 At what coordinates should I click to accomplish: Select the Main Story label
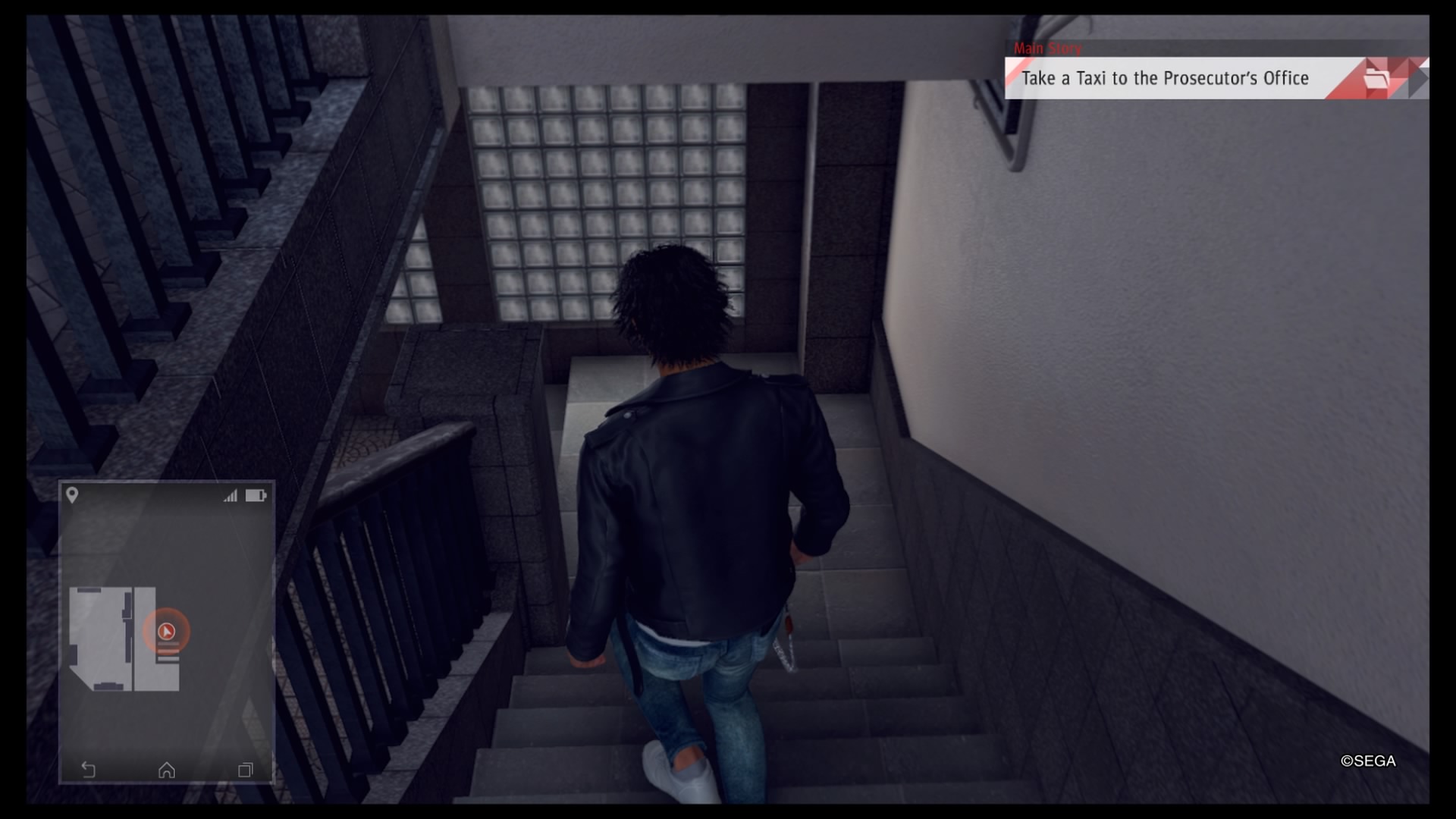point(1049,48)
